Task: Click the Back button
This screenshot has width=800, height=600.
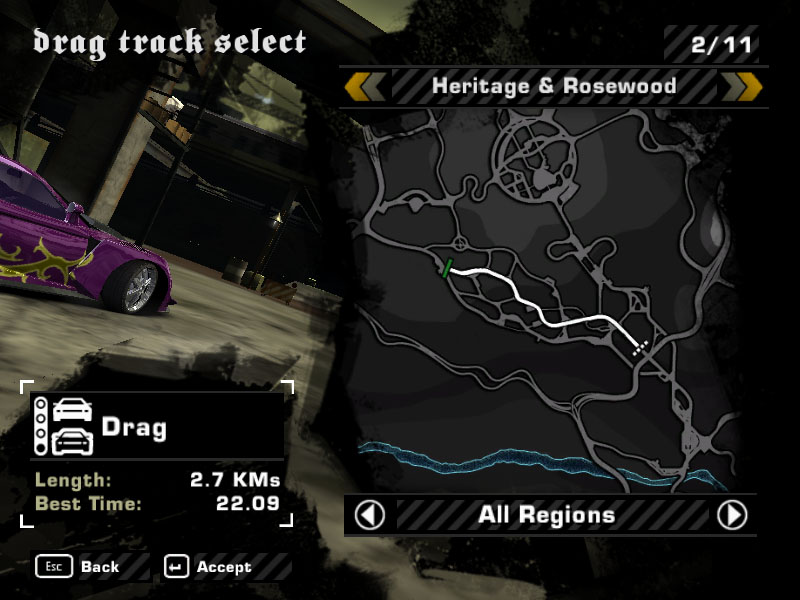Action: point(80,567)
